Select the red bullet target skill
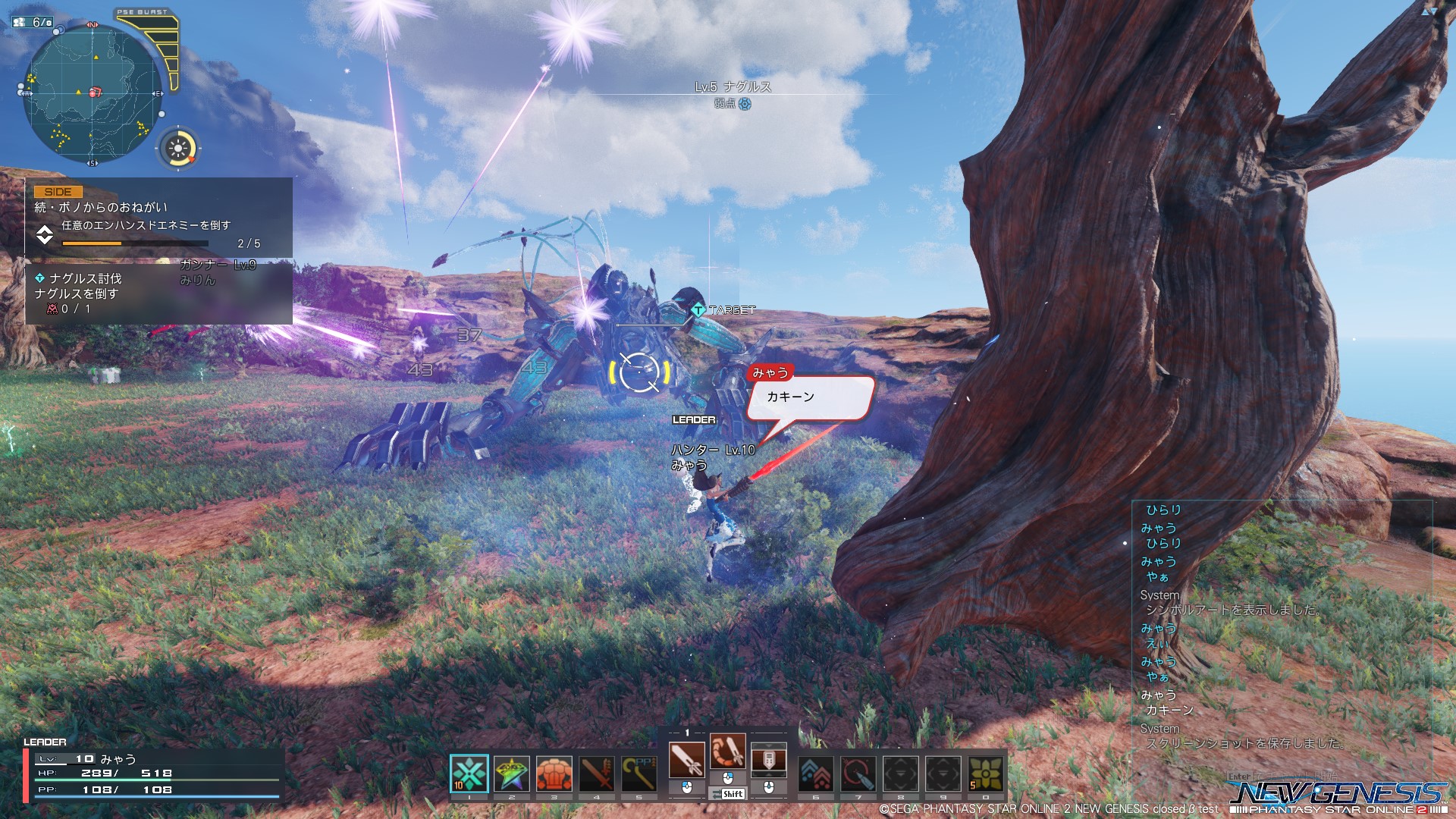 click(858, 773)
